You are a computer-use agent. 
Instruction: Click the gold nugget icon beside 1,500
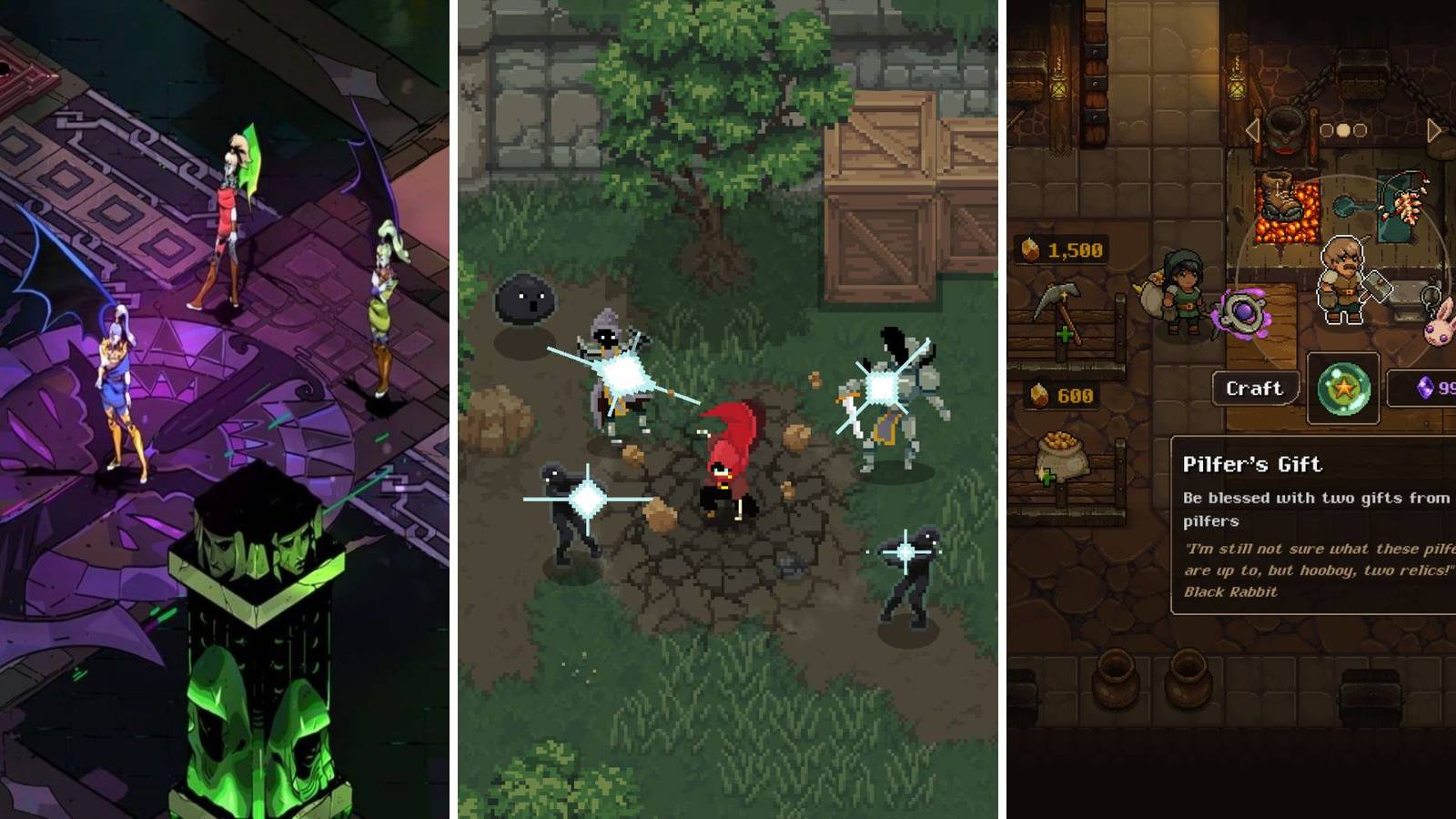[1029, 248]
